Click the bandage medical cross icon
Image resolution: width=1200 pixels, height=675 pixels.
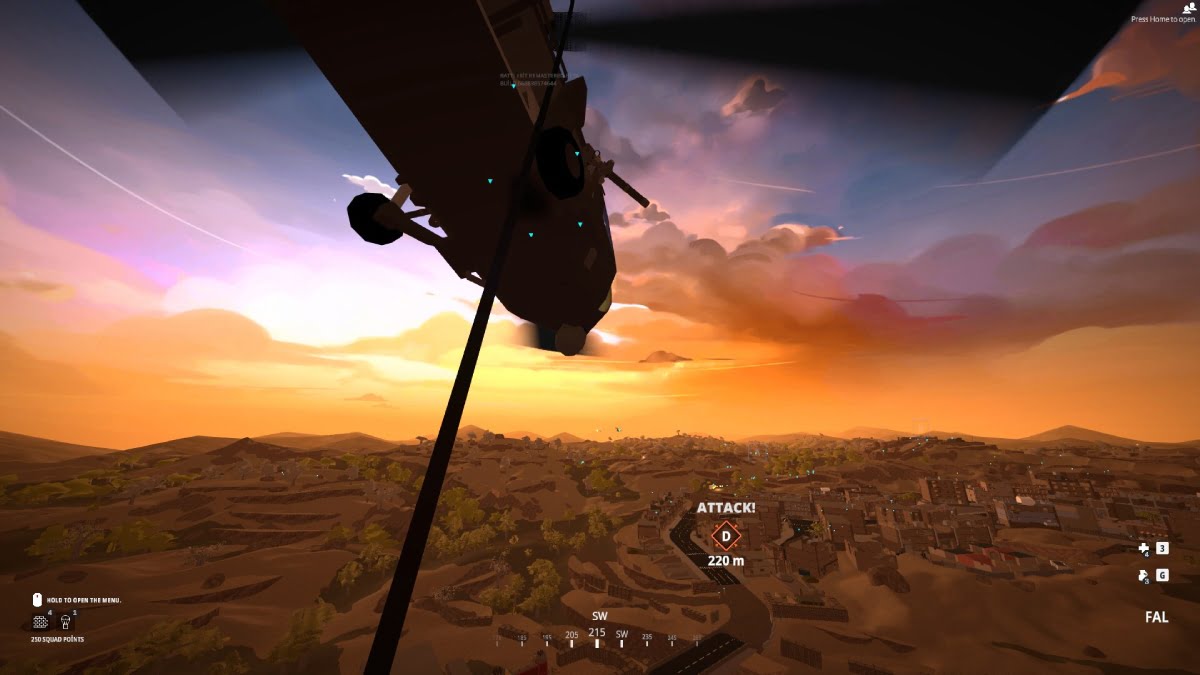pyautogui.click(x=1143, y=548)
